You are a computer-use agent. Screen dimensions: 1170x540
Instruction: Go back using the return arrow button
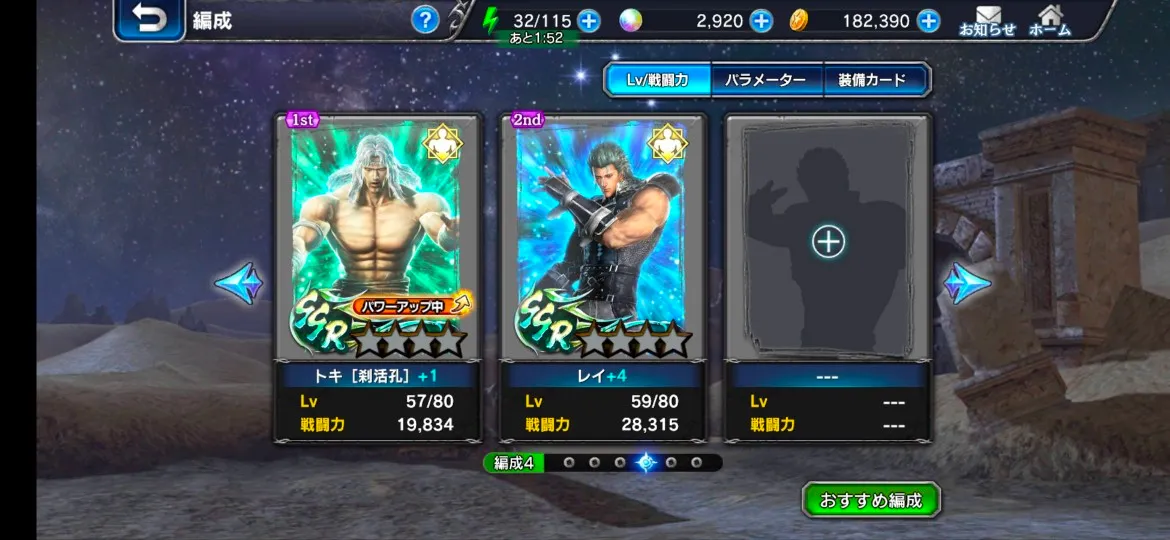(x=149, y=20)
